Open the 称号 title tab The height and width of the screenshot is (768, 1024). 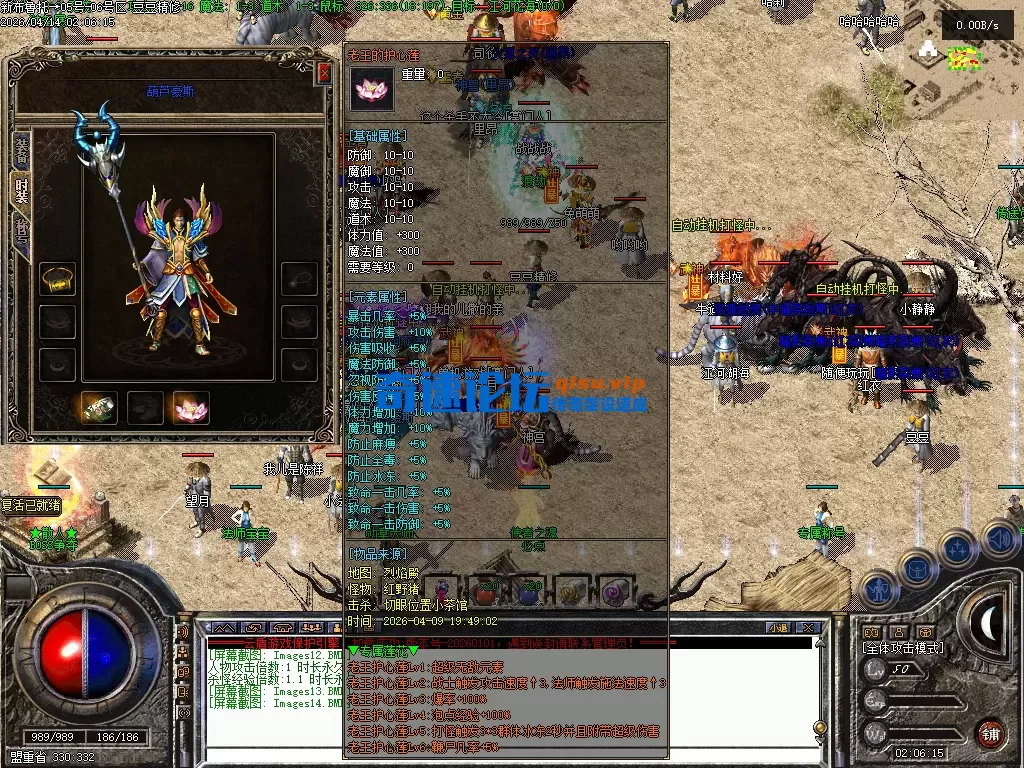point(20,229)
